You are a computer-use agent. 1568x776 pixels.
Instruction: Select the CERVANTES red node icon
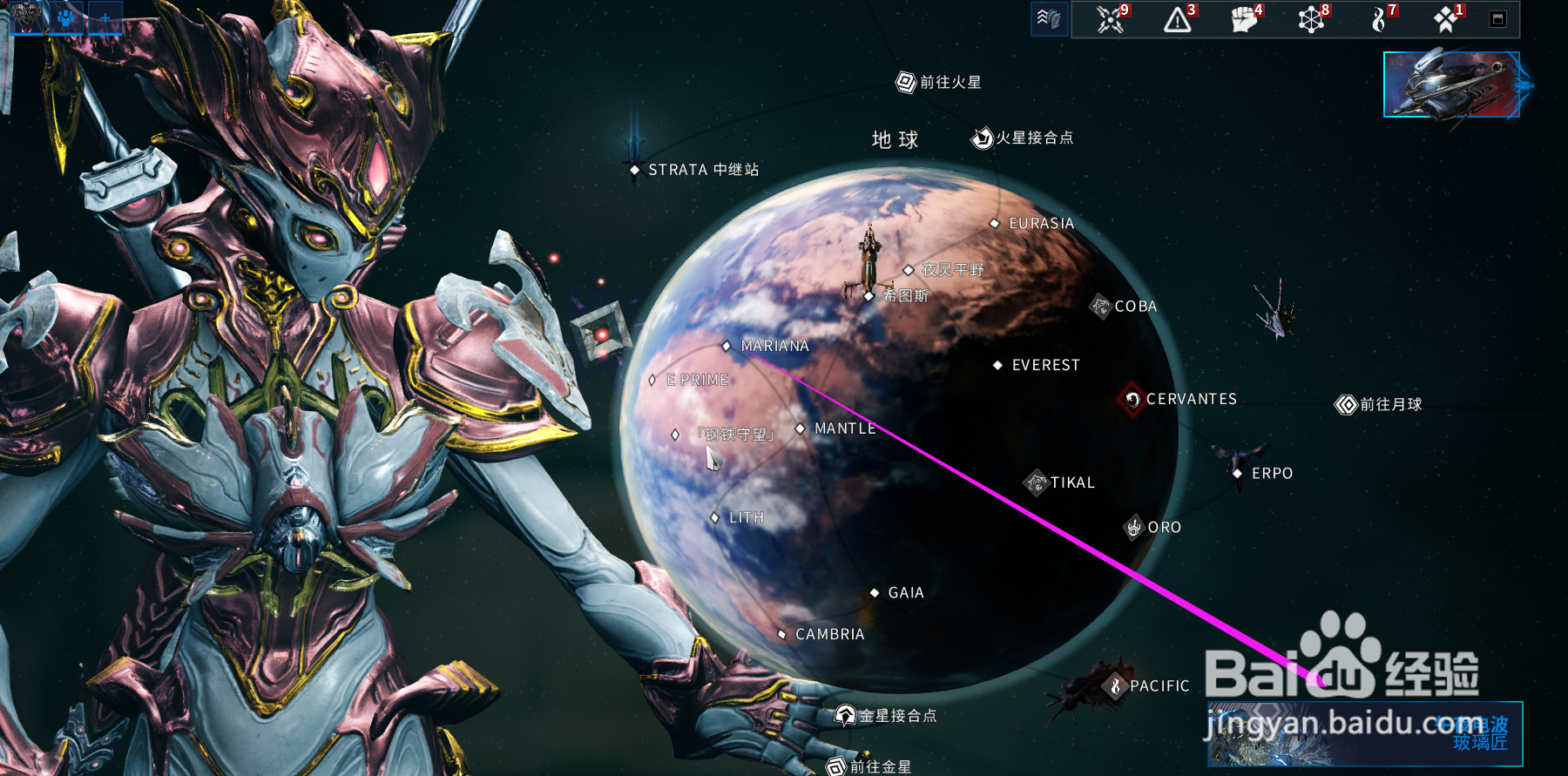pos(1132,400)
